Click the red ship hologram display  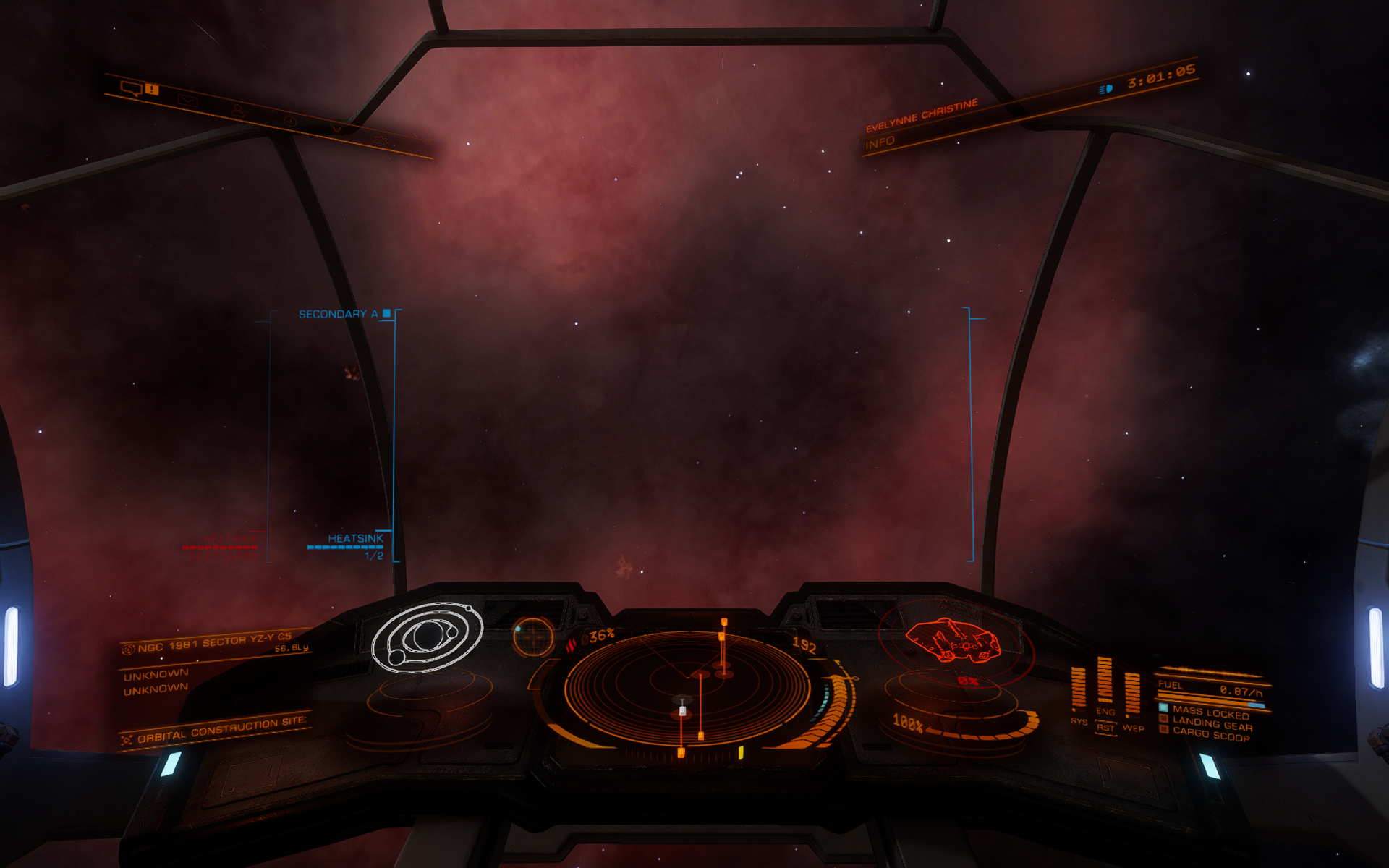click(953, 640)
